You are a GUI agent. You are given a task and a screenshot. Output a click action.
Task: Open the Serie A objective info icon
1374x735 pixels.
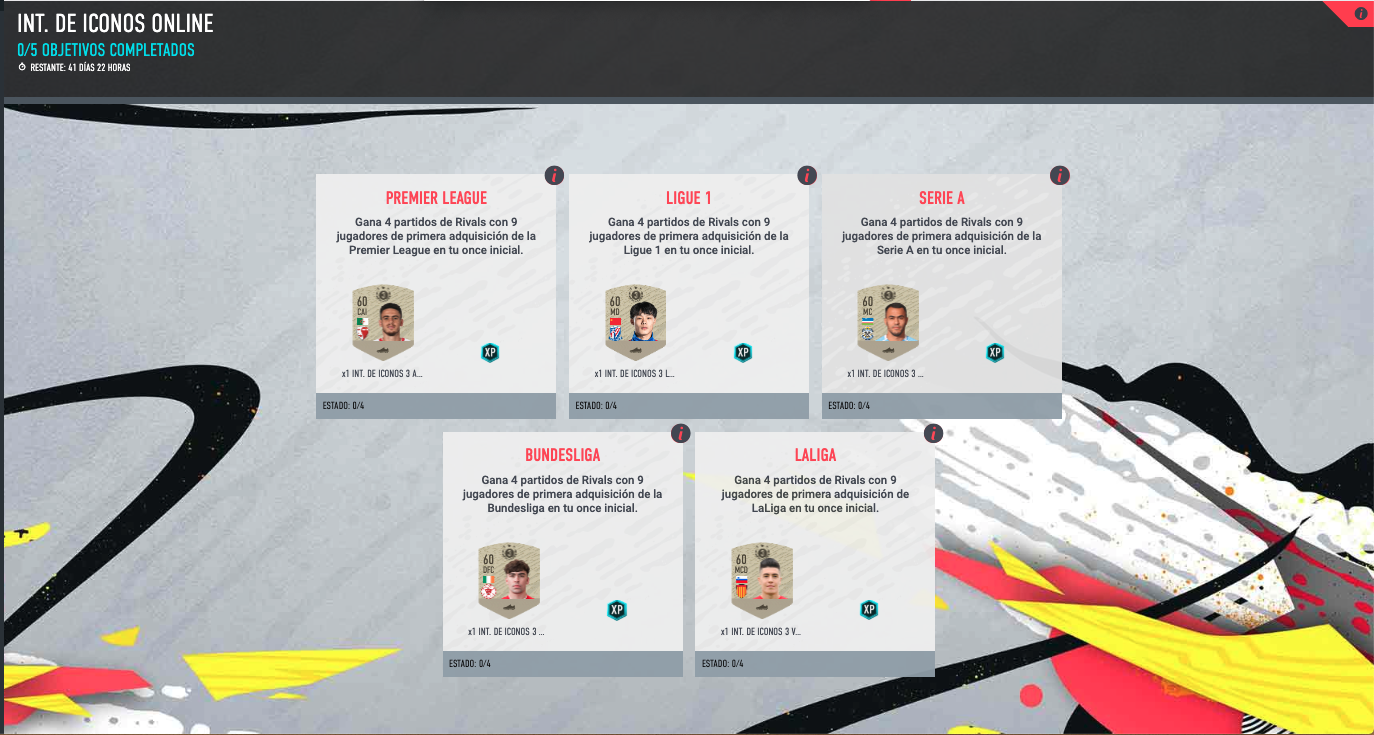pyautogui.click(x=1060, y=175)
